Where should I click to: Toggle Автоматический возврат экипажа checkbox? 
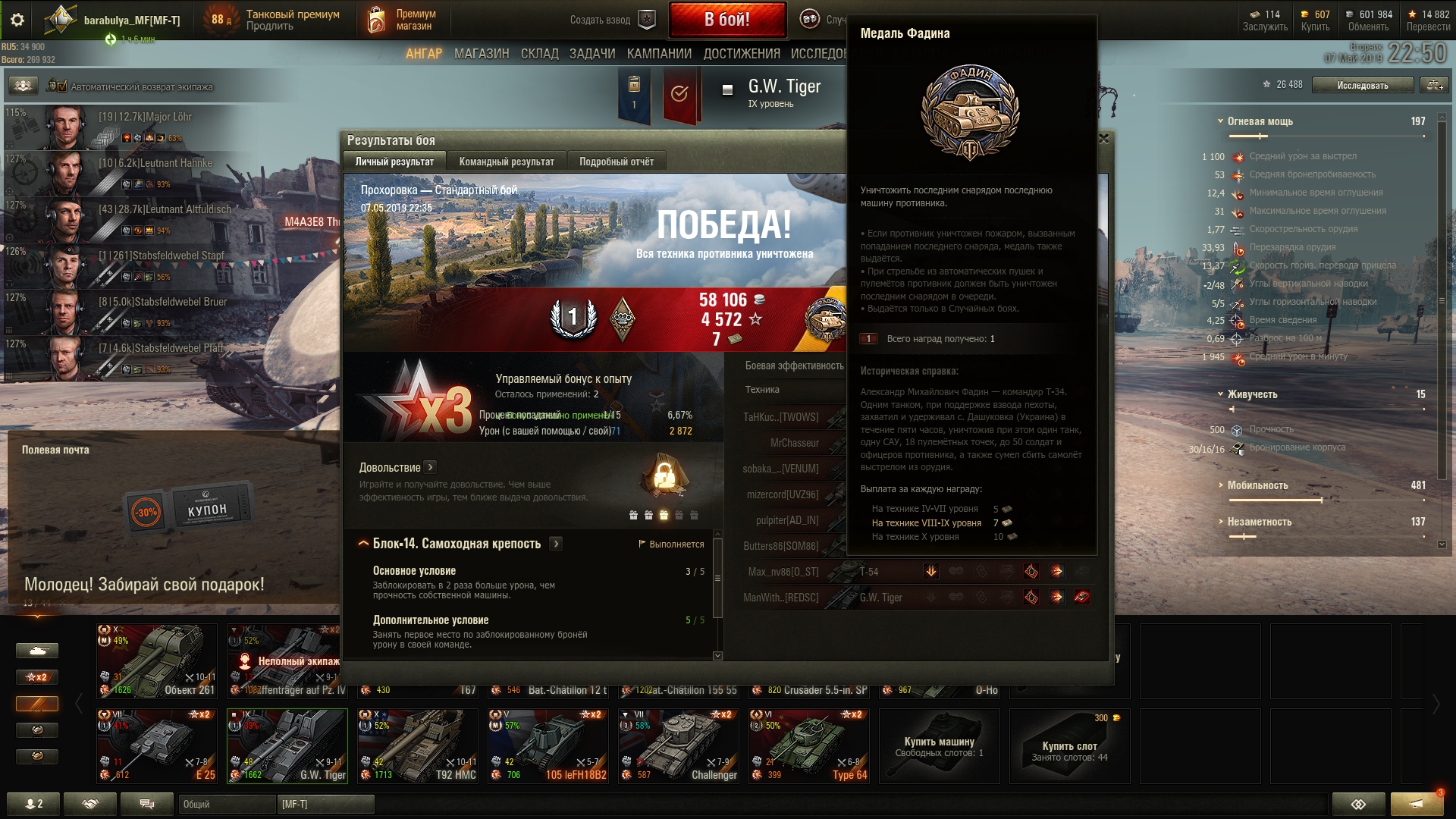click(61, 86)
